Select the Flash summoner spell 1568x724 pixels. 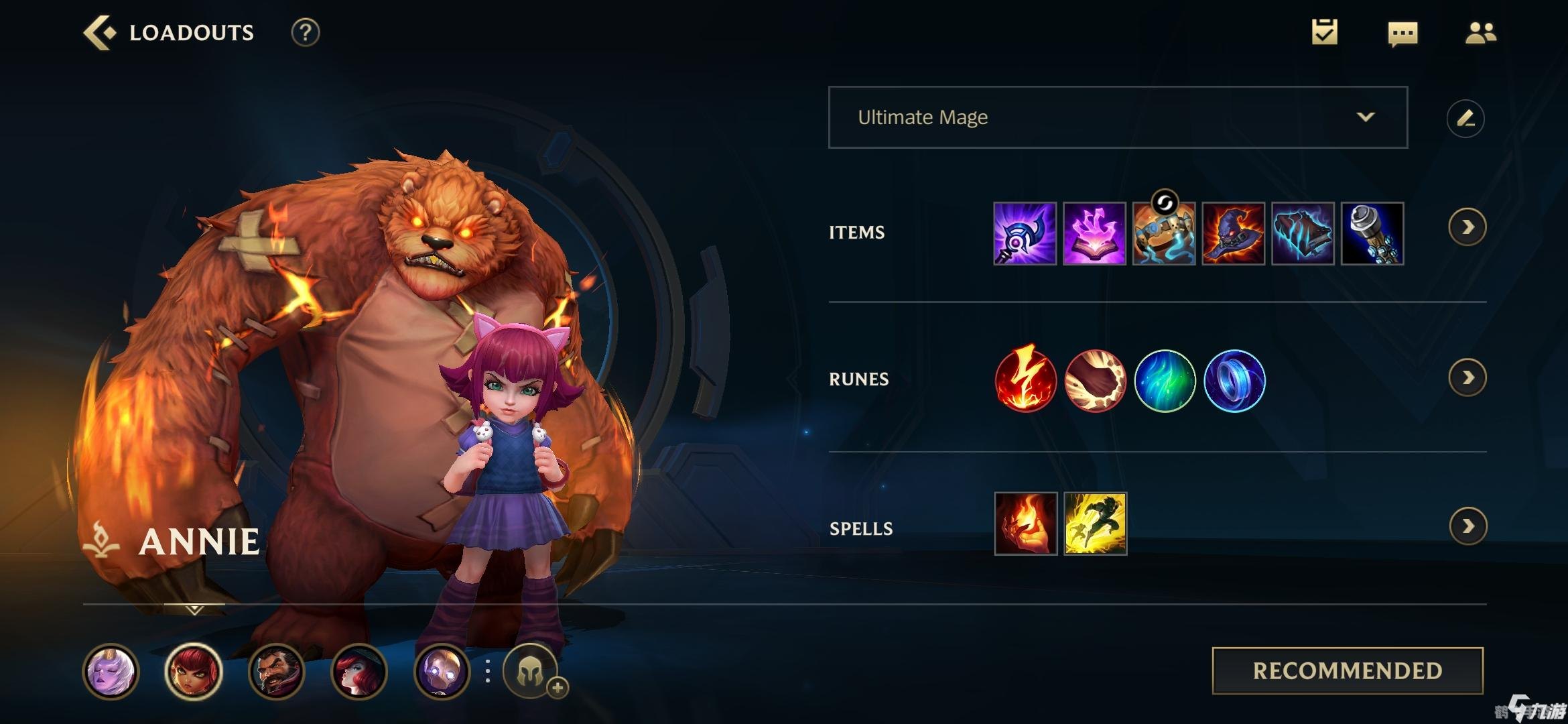point(1095,524)
